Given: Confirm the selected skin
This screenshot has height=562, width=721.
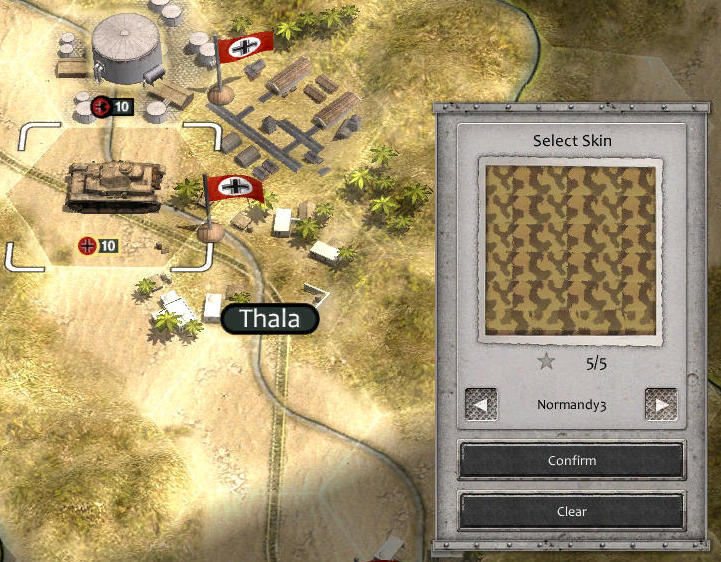Looking at the screenshot, I should pyautogui.click(x=571, y=461).
